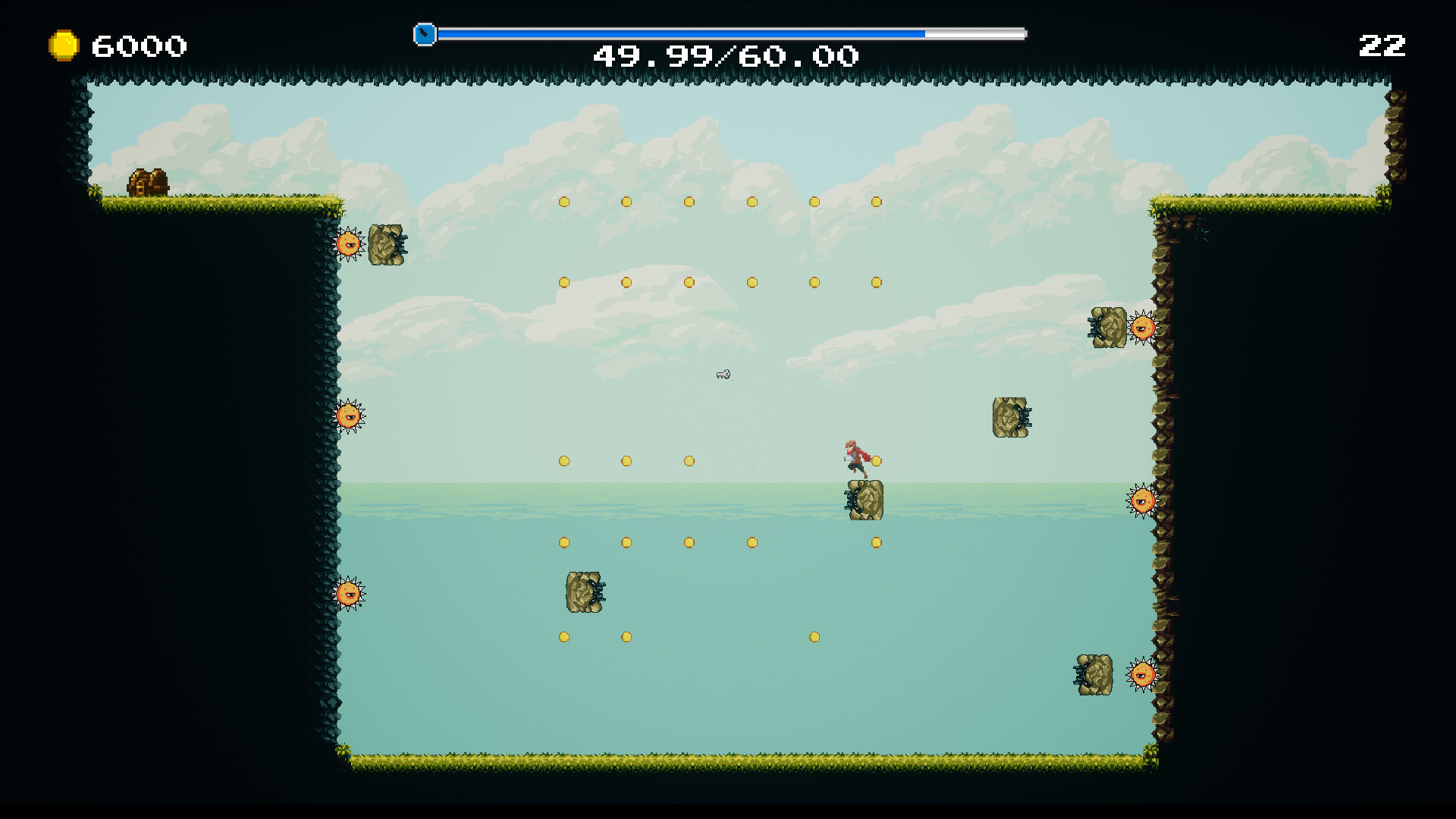Select the 6000 coin counter text
This screenshot has width=1456, height=819.
pos(136,45)
